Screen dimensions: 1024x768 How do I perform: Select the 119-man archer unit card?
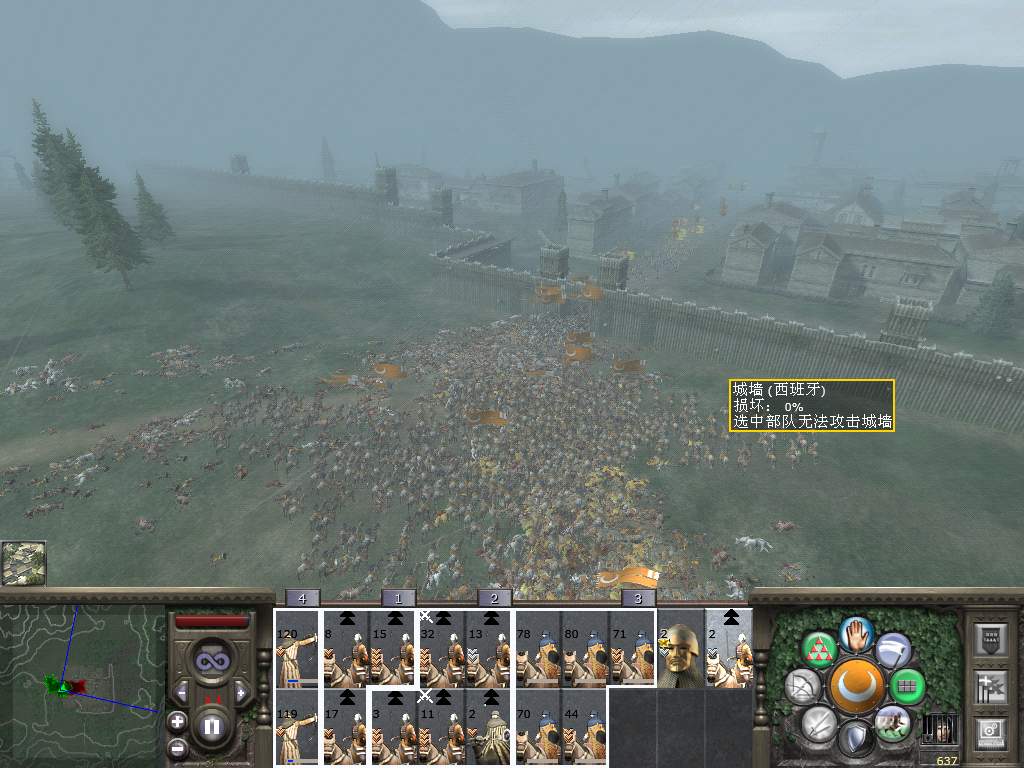296,728
